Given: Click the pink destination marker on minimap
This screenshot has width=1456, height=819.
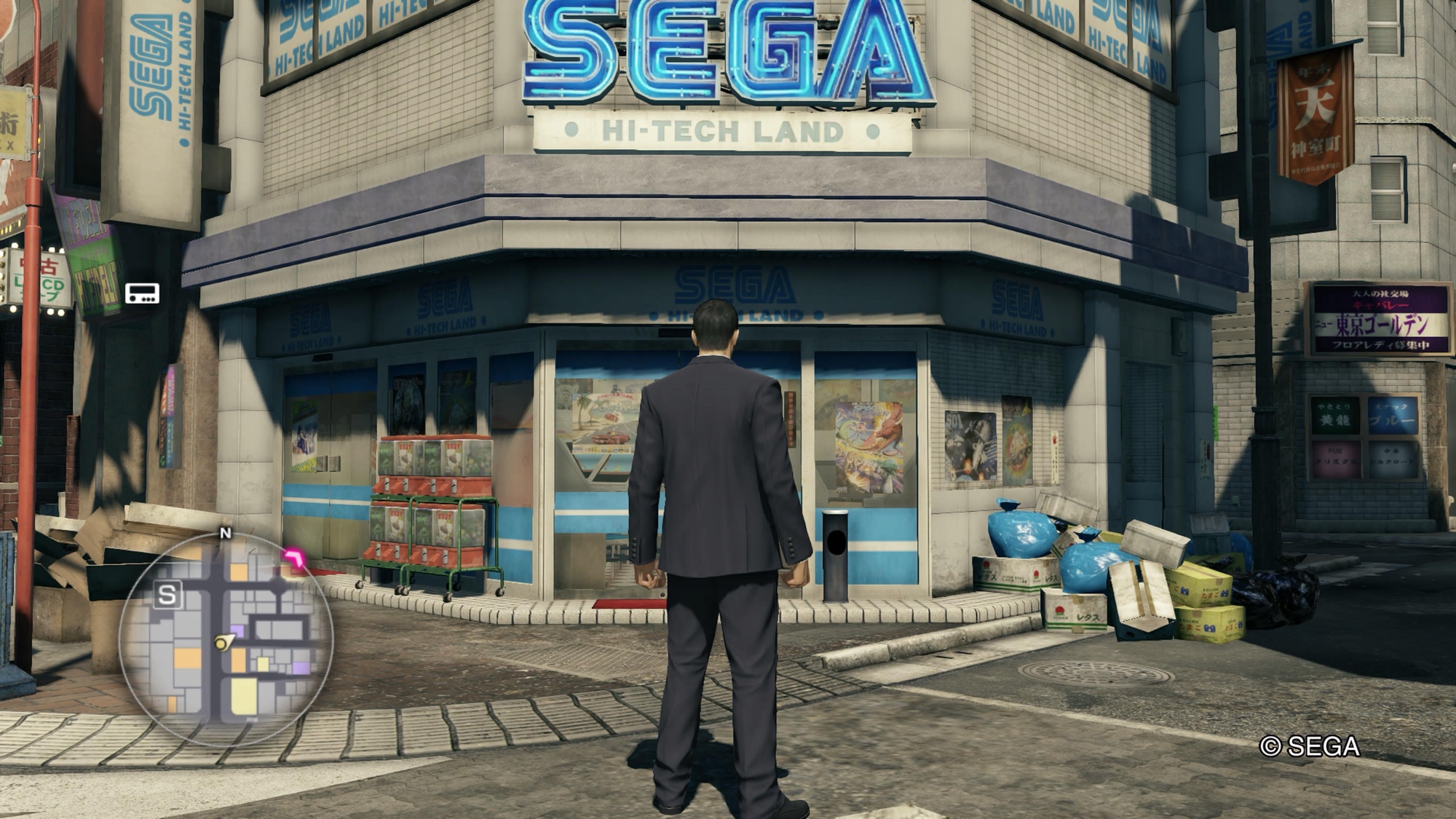Looking at the screenshot, I should [296, 559].
